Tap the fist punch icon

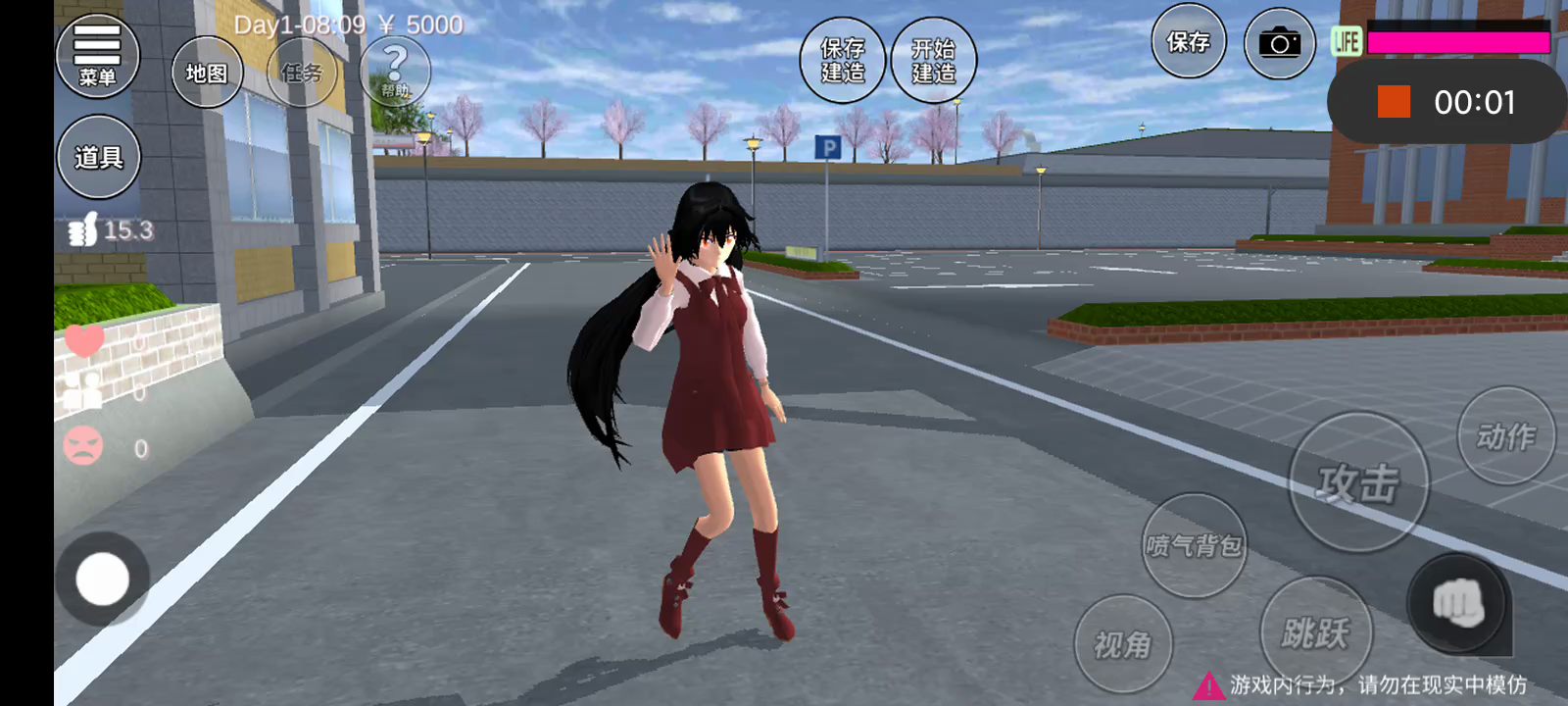[x=1457, y=603]
